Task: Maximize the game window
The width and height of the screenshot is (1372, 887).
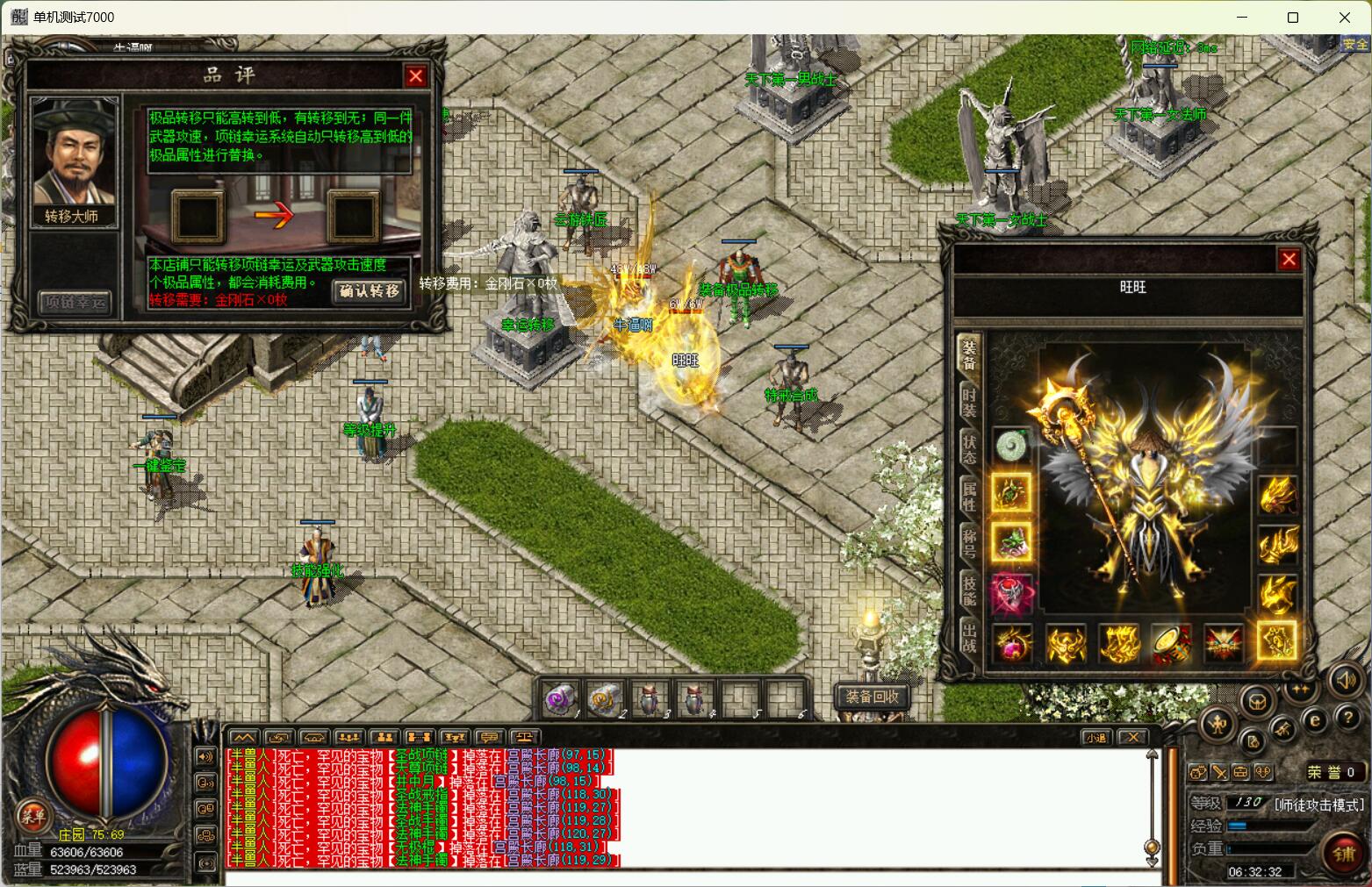Action: click(1293, 18)
